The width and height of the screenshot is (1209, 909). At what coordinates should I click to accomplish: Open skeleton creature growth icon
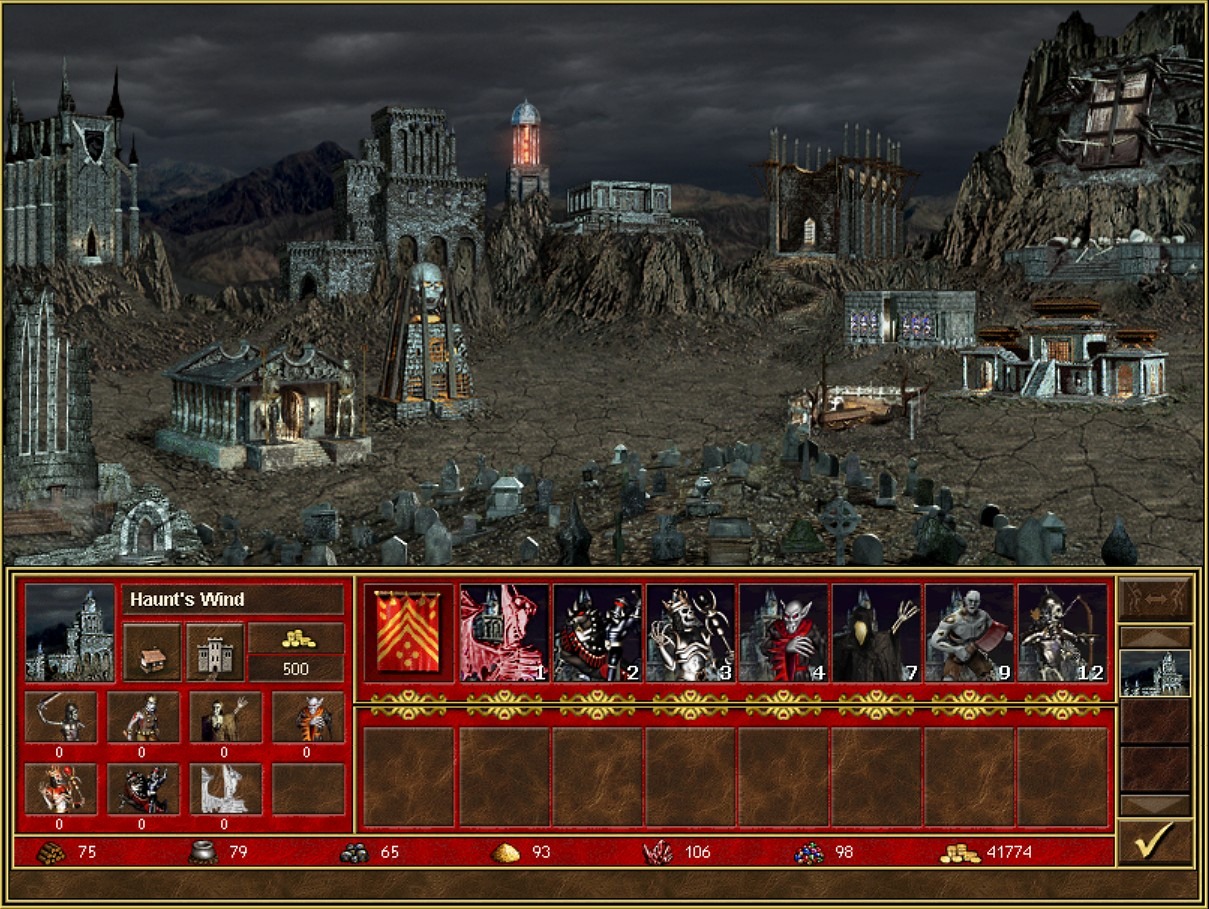click(60, 716)
